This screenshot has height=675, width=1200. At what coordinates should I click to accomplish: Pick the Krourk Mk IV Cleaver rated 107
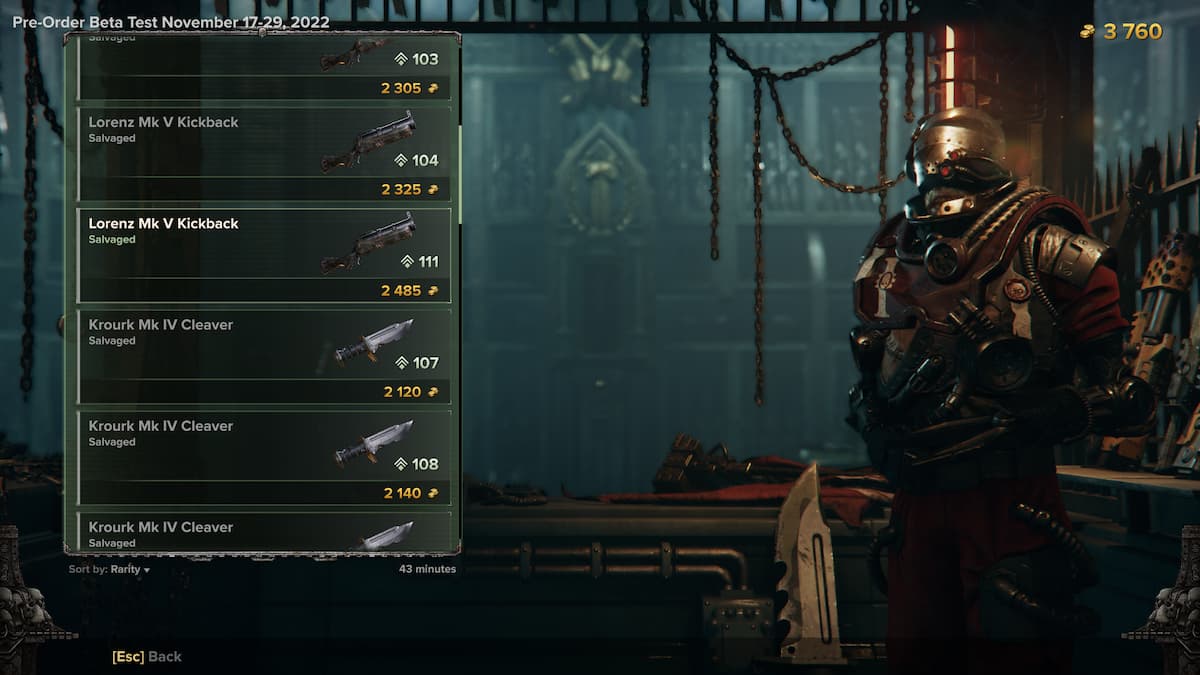(x=264, y=355)
